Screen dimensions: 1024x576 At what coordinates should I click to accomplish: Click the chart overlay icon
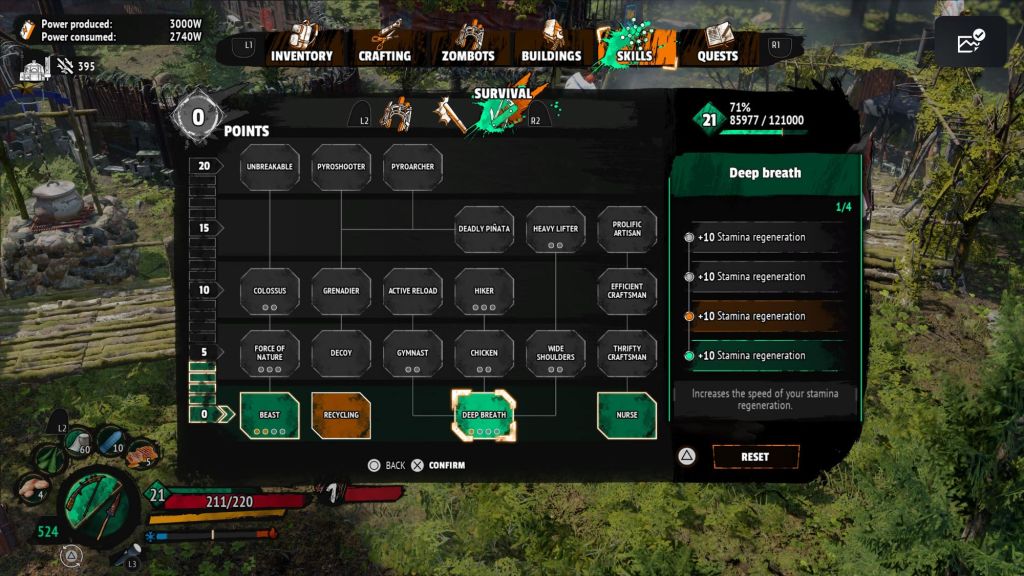970,43
